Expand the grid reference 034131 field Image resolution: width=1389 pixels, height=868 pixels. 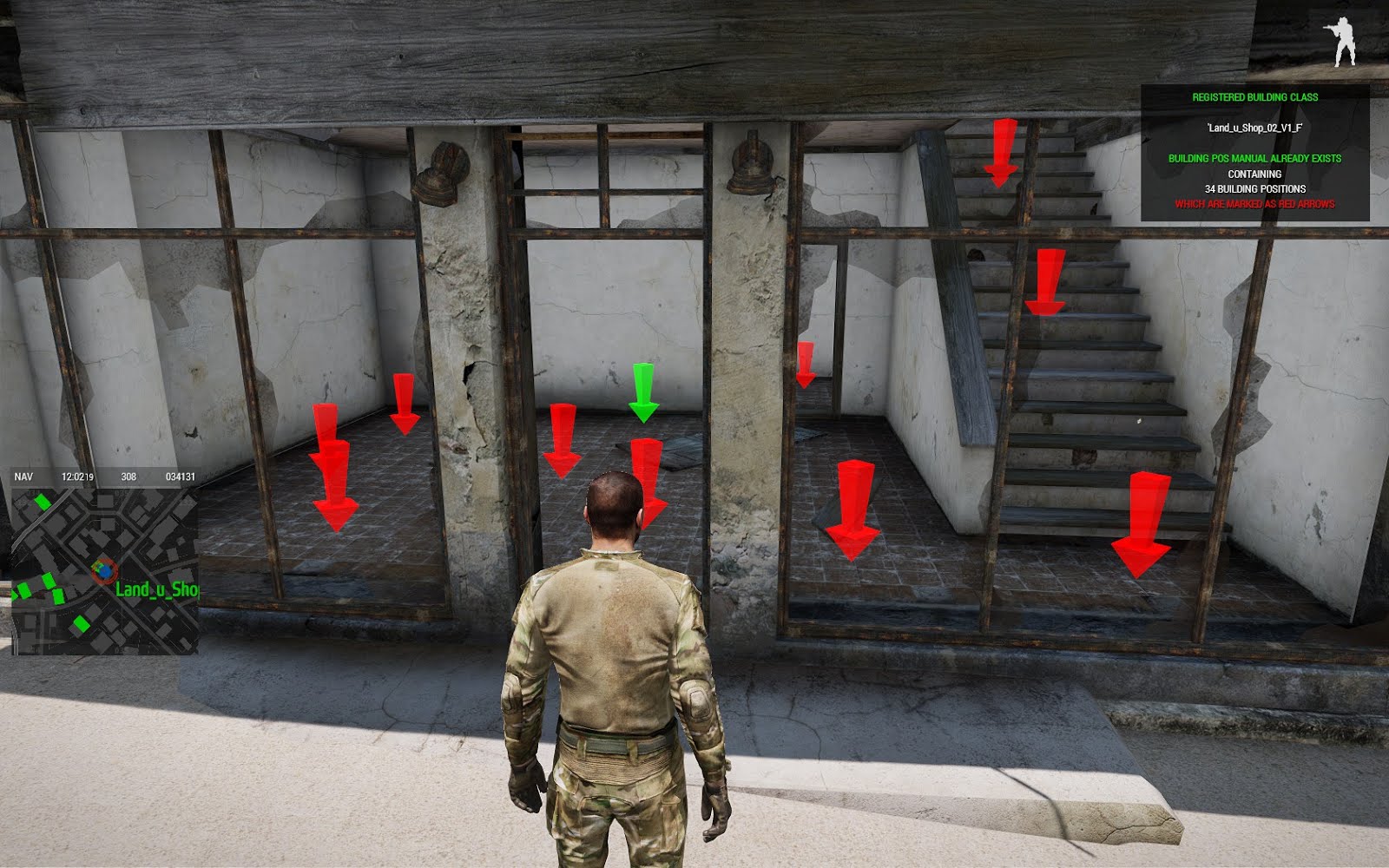click(180, 475)
